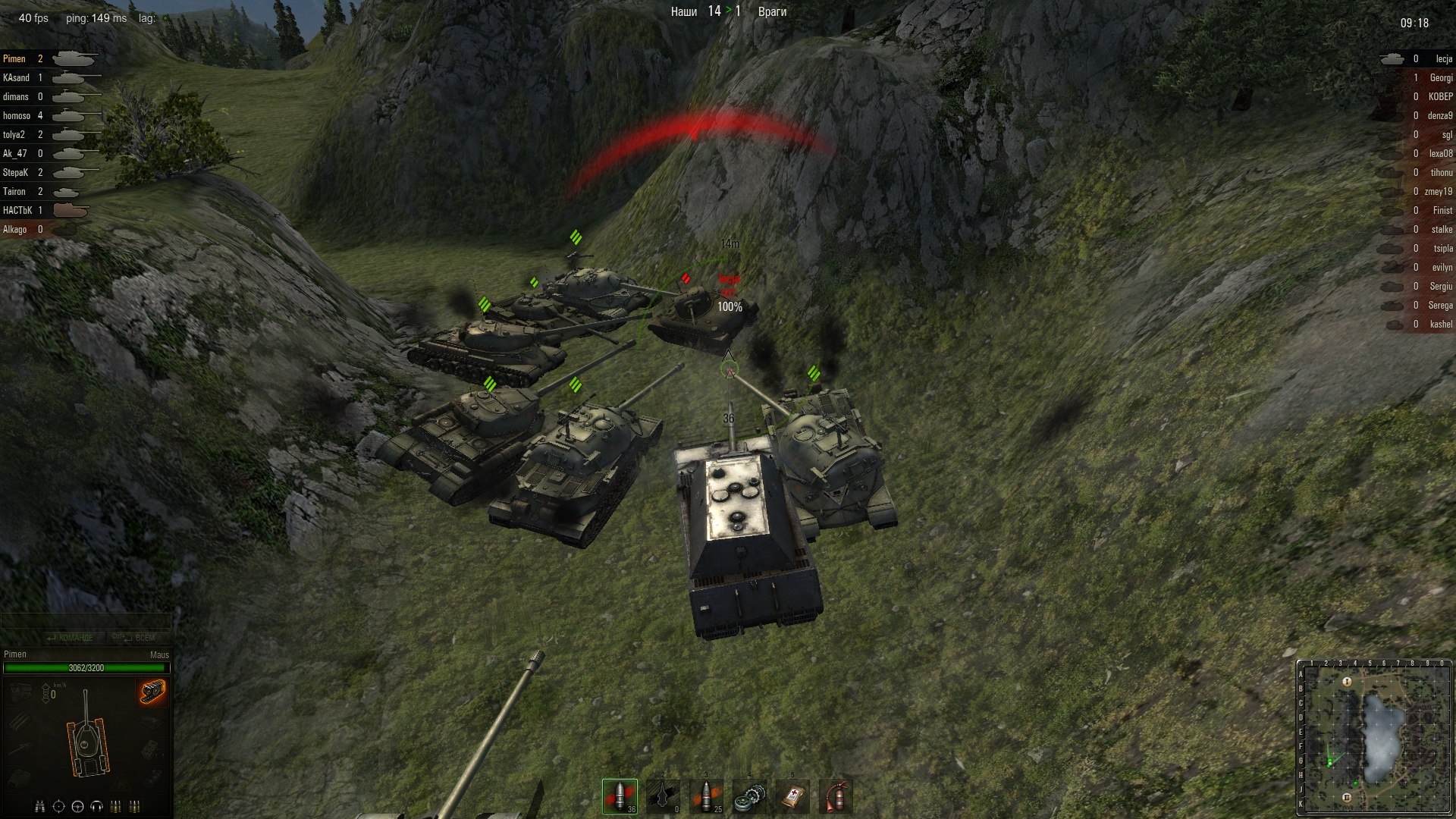Select enemy lecja in the enemy list
Screen dimensions: 1456x819
coord(1443,59)
